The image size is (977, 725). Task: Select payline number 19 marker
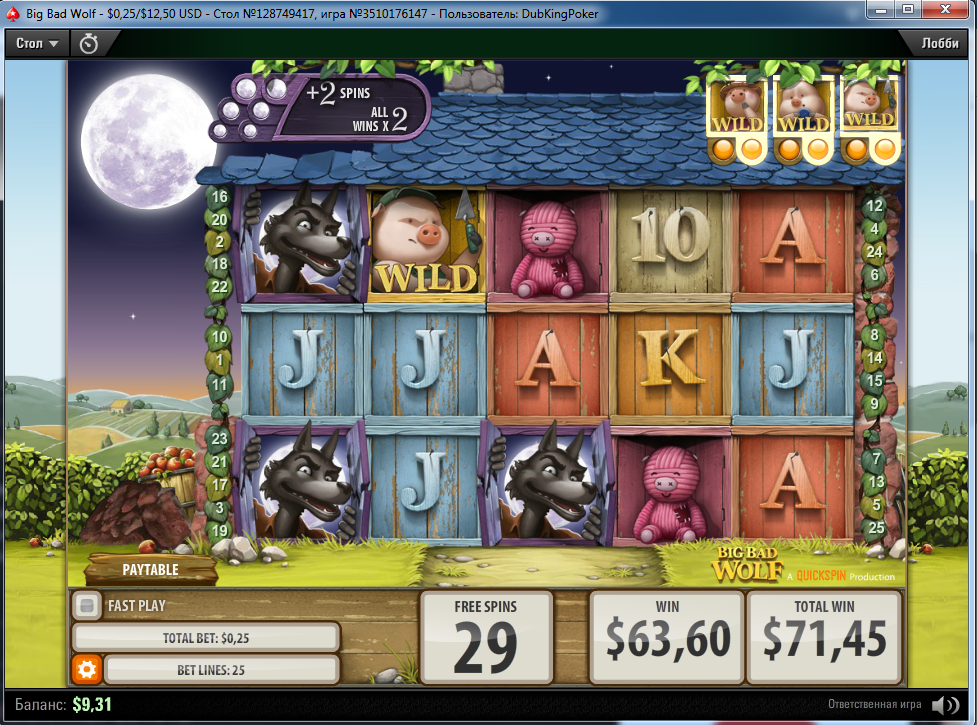pyautogui.click(x=220, y=529)
